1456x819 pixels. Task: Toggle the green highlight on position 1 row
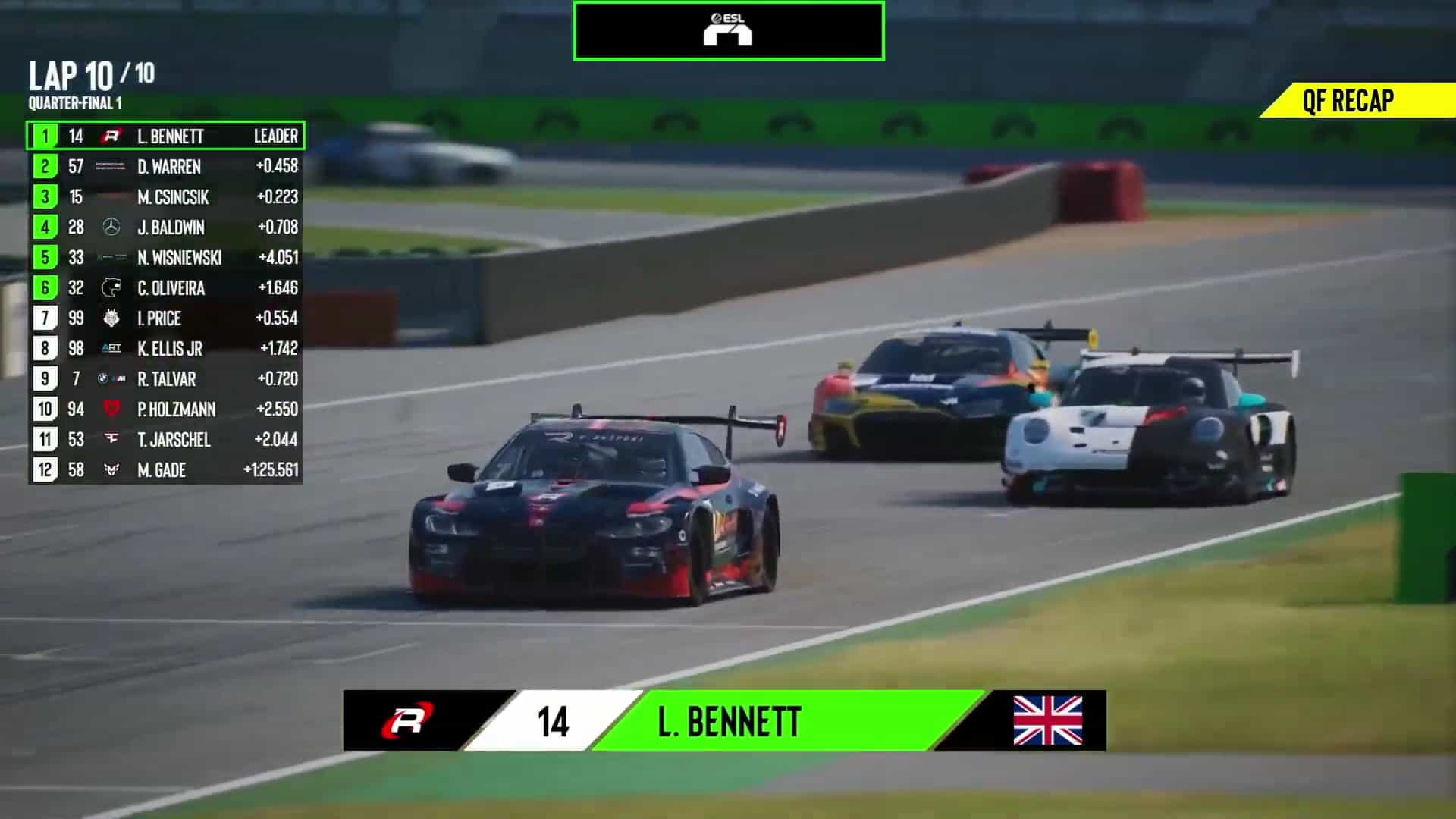[x=45, y=137]
